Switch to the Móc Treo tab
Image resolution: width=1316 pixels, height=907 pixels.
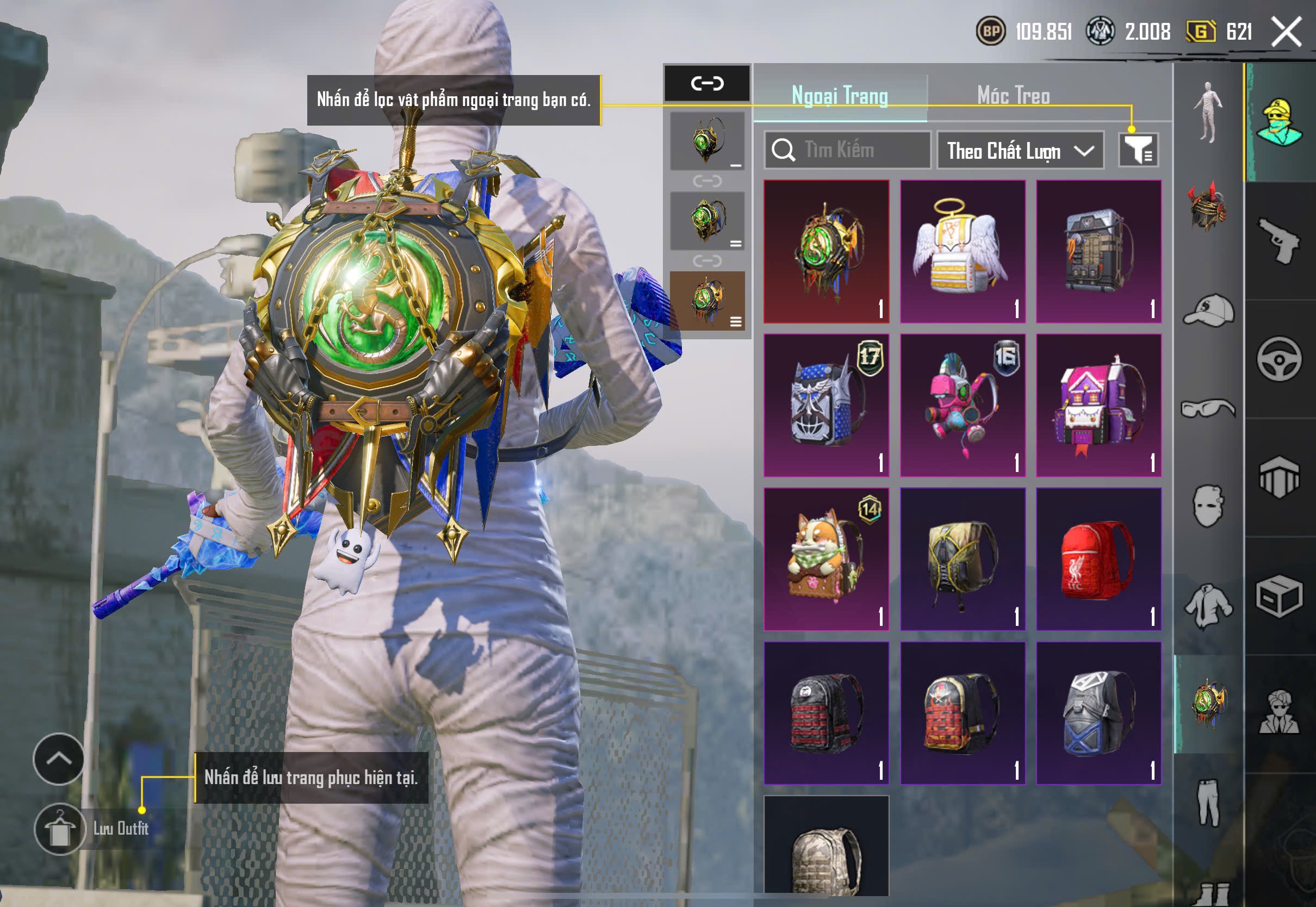pyautogui.click(x=1013, y=96)
